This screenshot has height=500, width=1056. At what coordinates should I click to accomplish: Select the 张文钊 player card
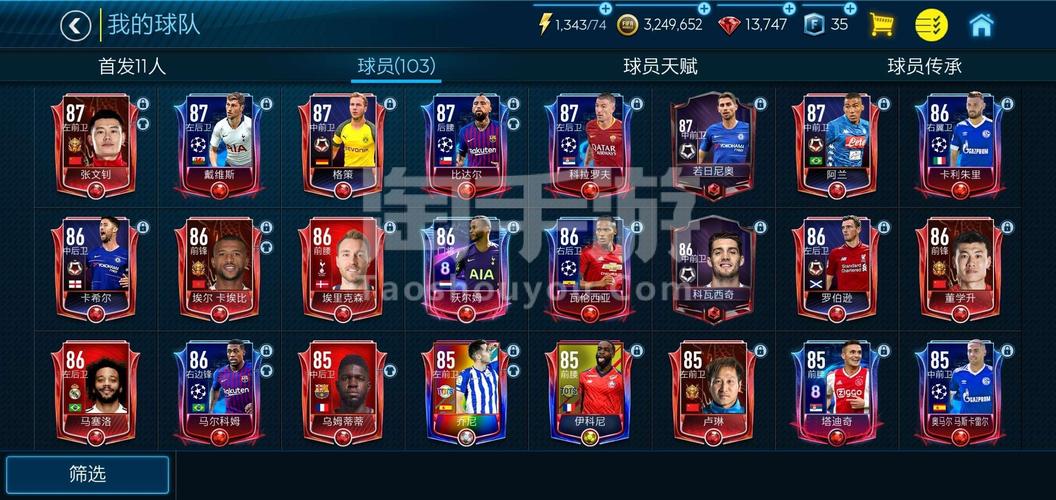[x=96, y=143]
